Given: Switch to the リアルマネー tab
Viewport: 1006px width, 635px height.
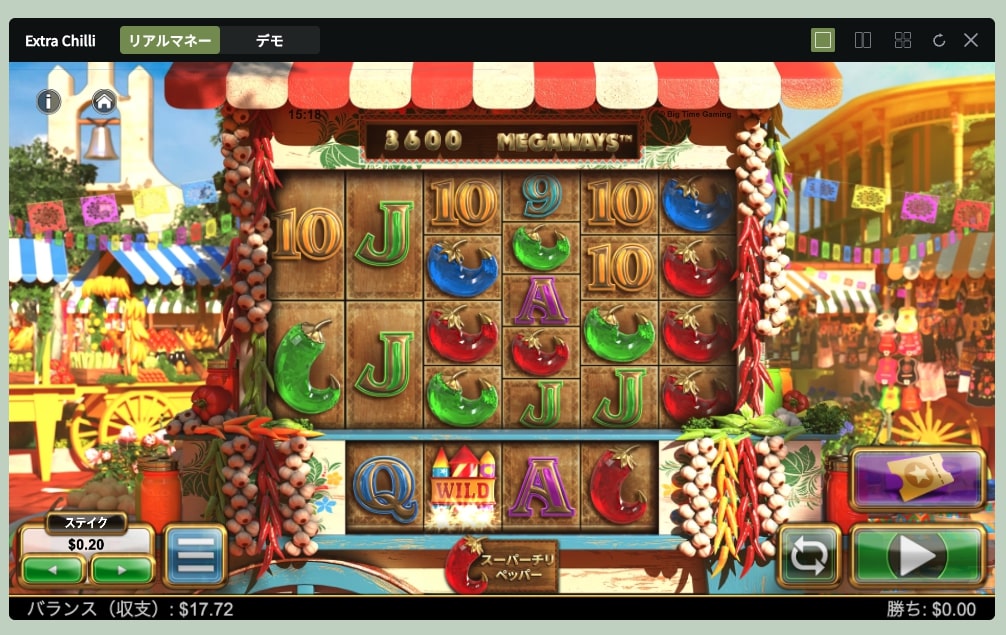Looking at the screenshot, I should pos(170,41).
